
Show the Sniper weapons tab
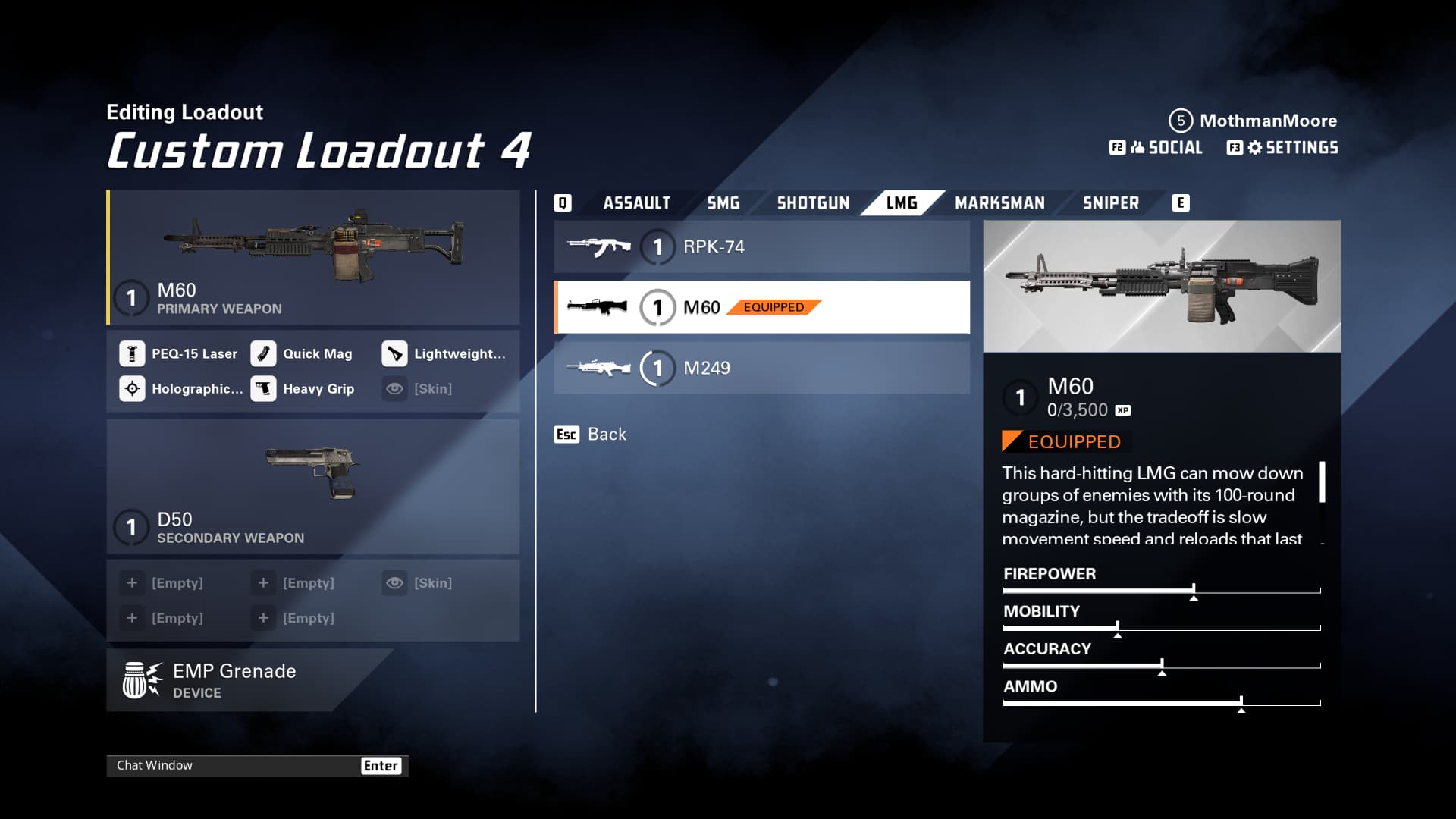(x=1110, y=203)
